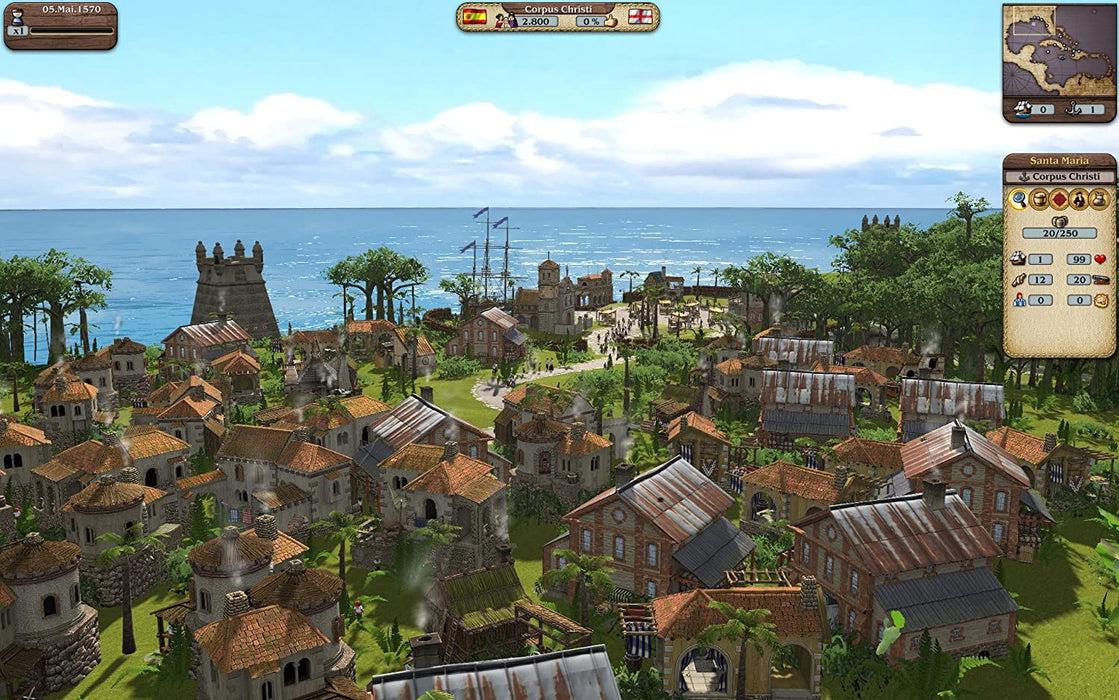Click the Corpus Christi anchor location bar
The image size is (1119, 700).
point(1059,176)
